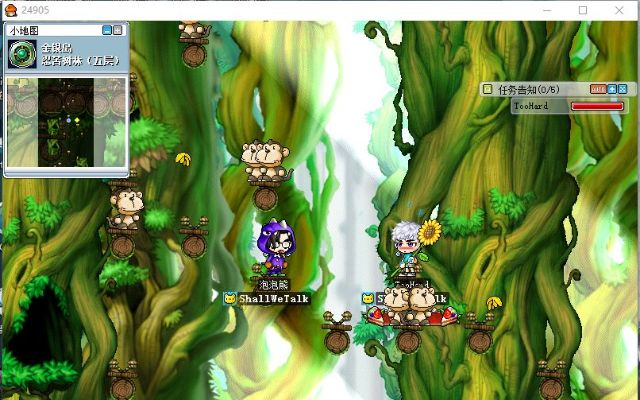
Task: Click the blue plus button on quest notifier
Action: click(x=611, y=89)
